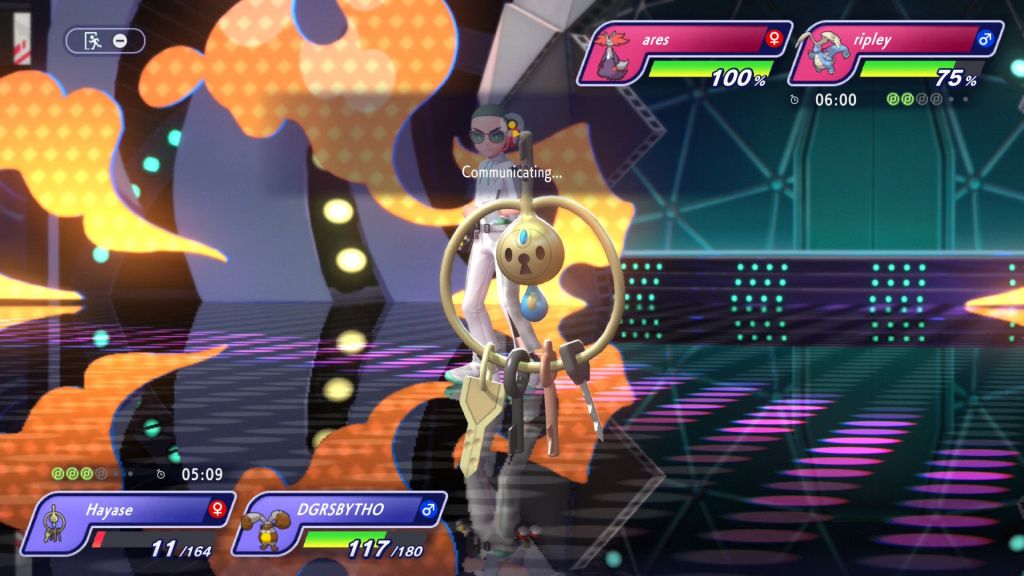The image size is (1024, 576).
Task: Select Hayase the Klefki status panel
Action: click(129, 524)
